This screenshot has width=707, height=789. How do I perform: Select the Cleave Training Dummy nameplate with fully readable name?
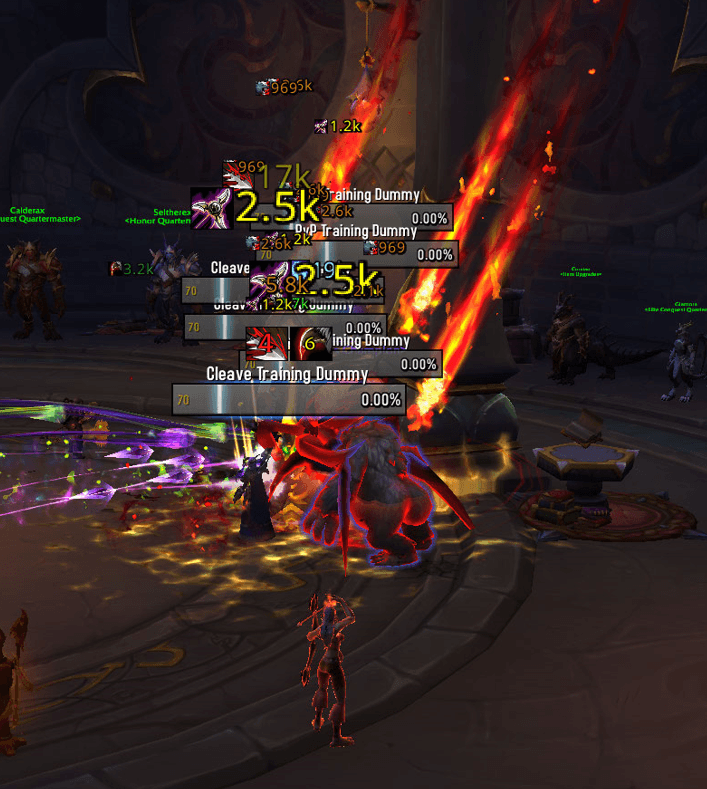[290, 399]
